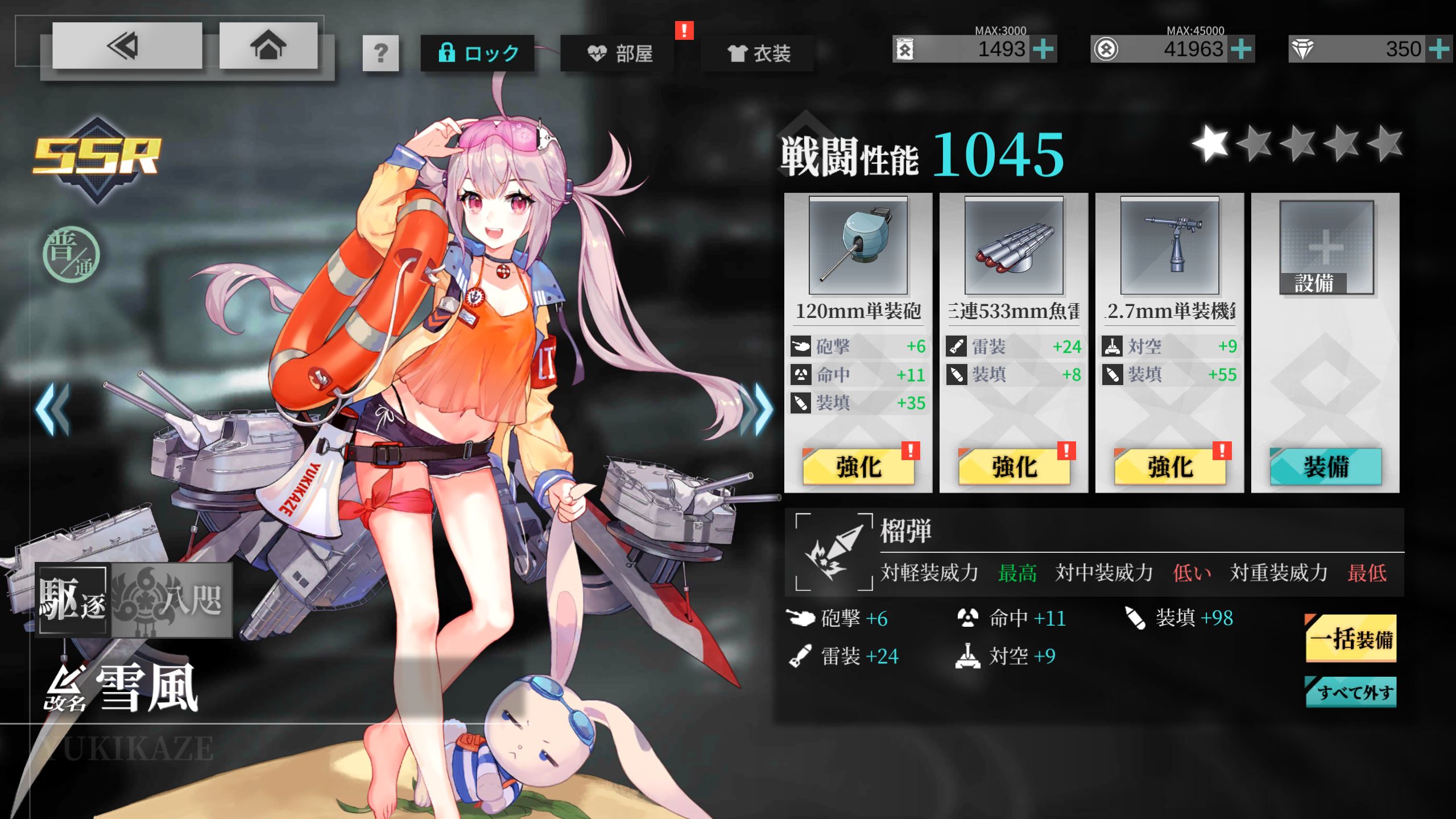This screenshot has height=819, width=1456.
Task: Select the 120mm単装砲 gun slot
Action: (x=858, y=246)
